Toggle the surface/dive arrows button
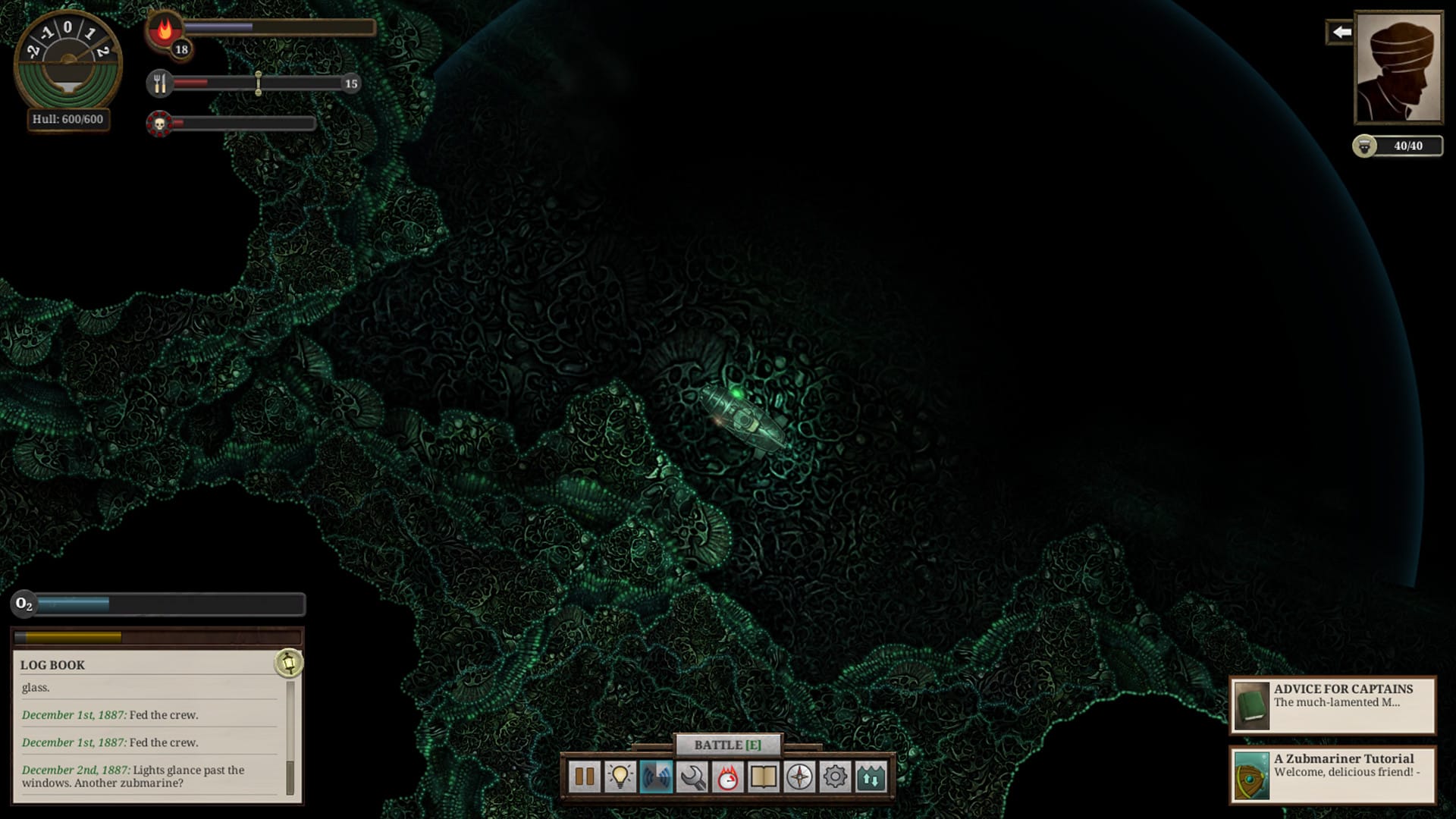Screen dimensions: 1456x819 [x=871, y=777]
